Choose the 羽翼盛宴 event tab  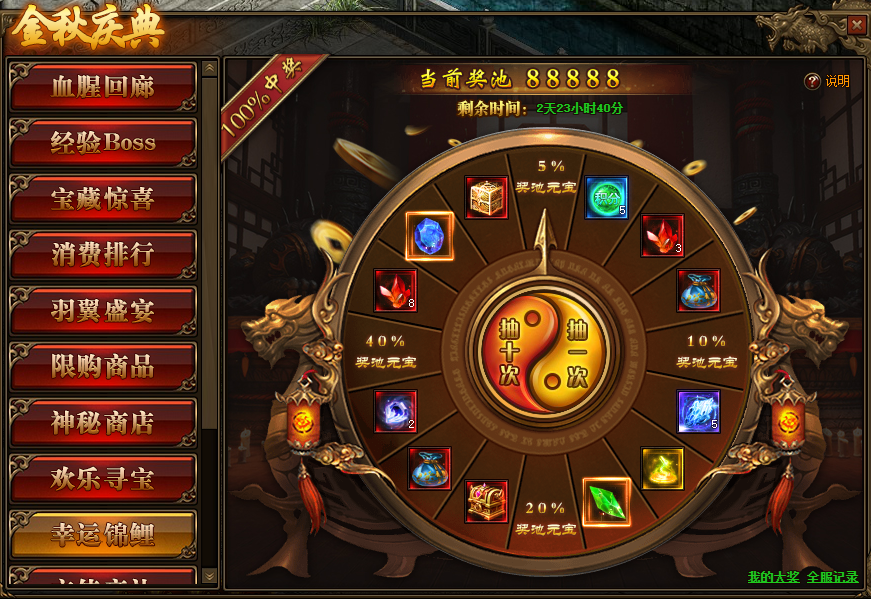[x=102, y=311]
